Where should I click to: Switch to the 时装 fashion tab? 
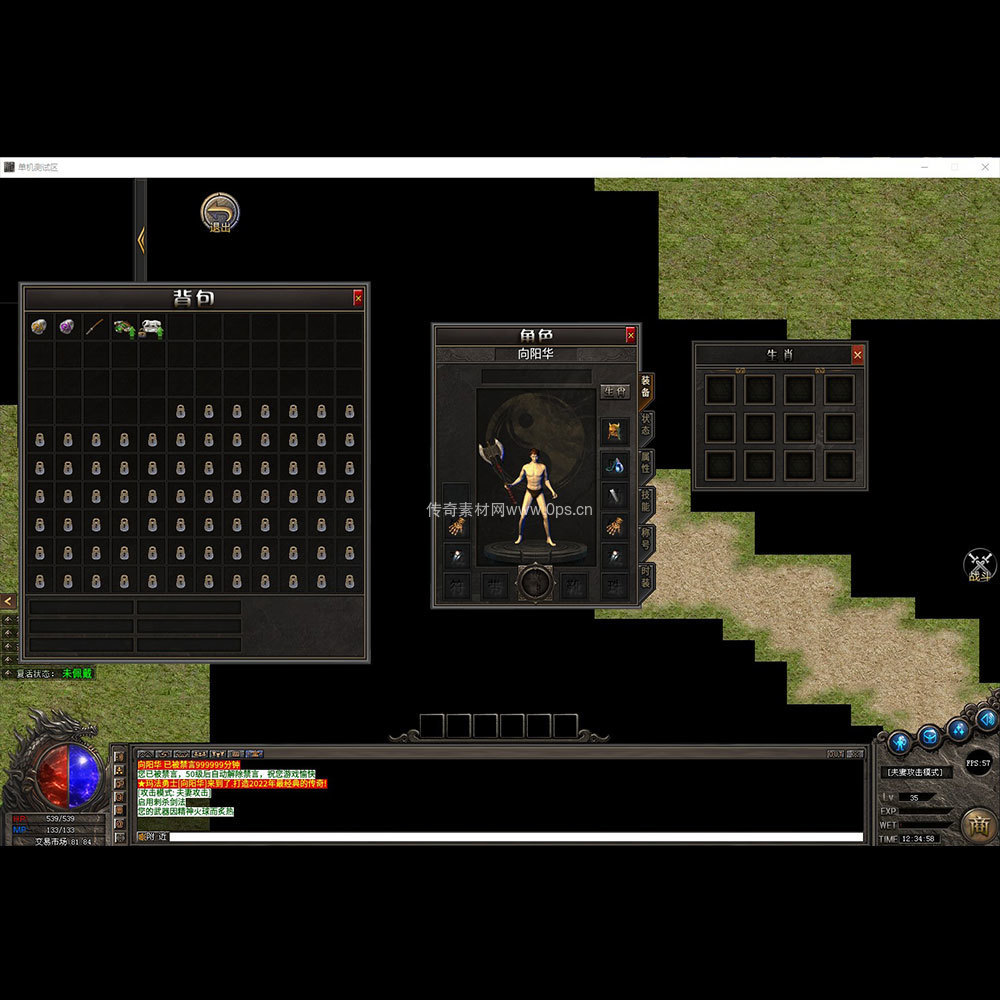647,575
